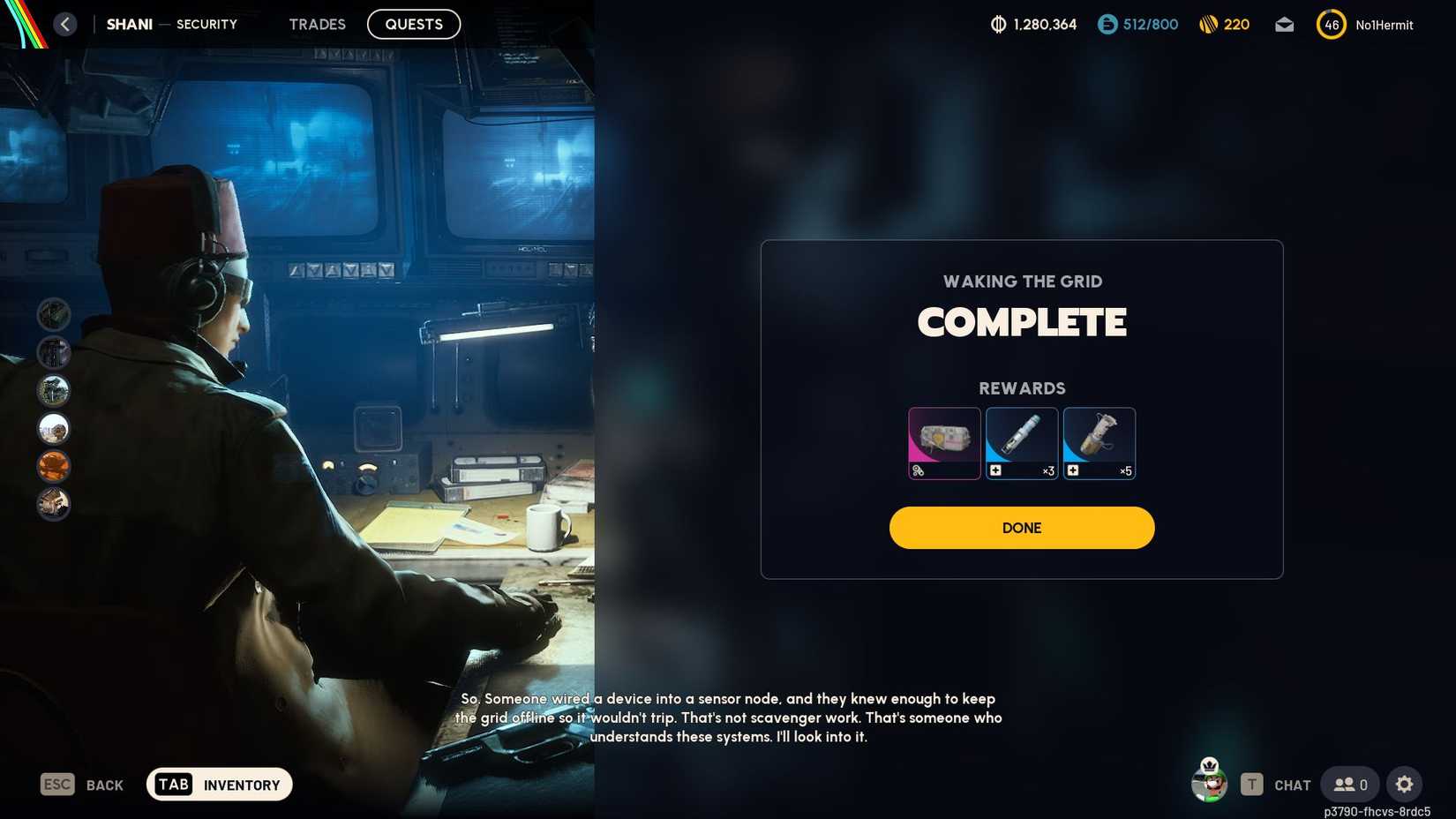Click the x3 injector reward item

pyautogui.click(x=1021, y=443)
